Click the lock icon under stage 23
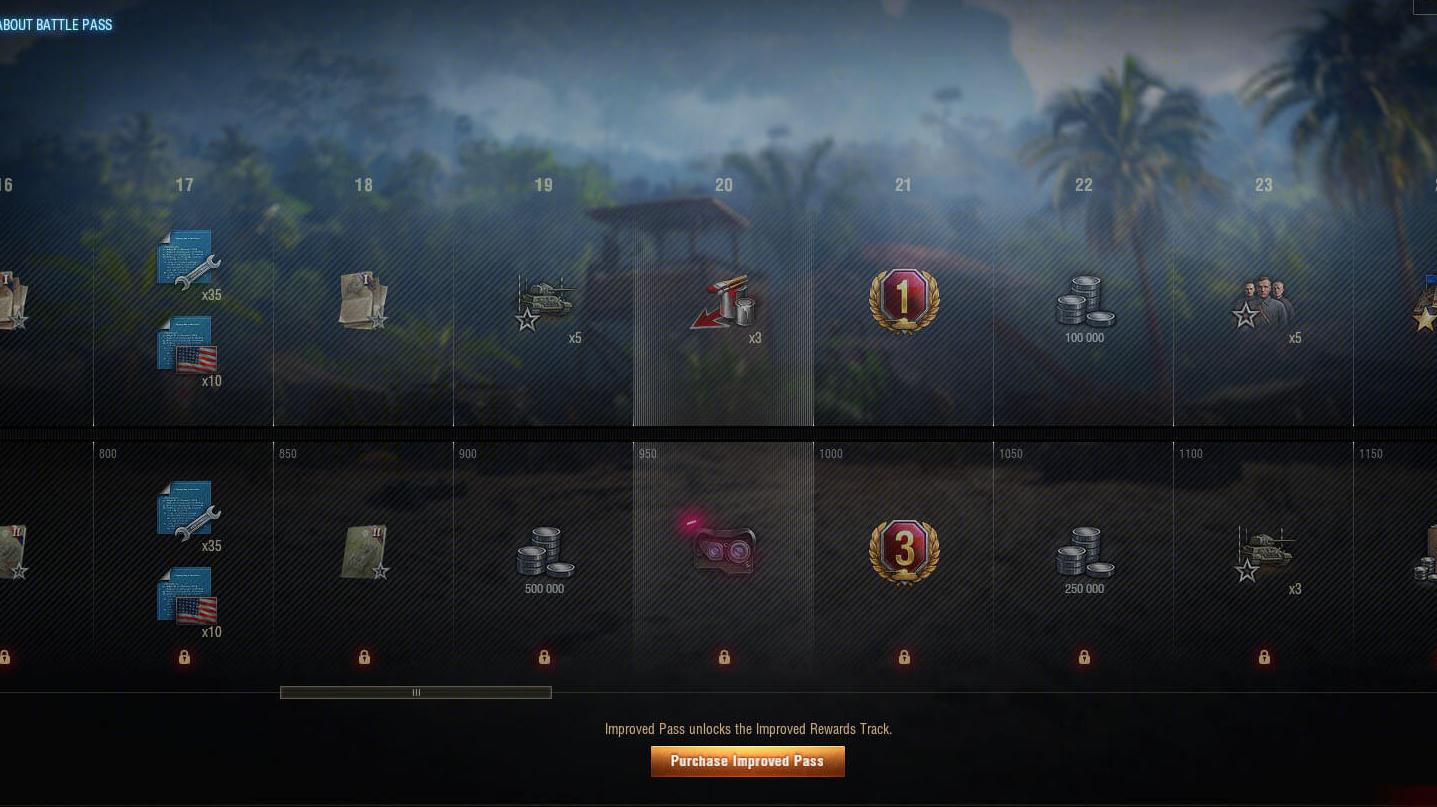This screenshot has height=807, width=1437. [x=1263, y=657]
